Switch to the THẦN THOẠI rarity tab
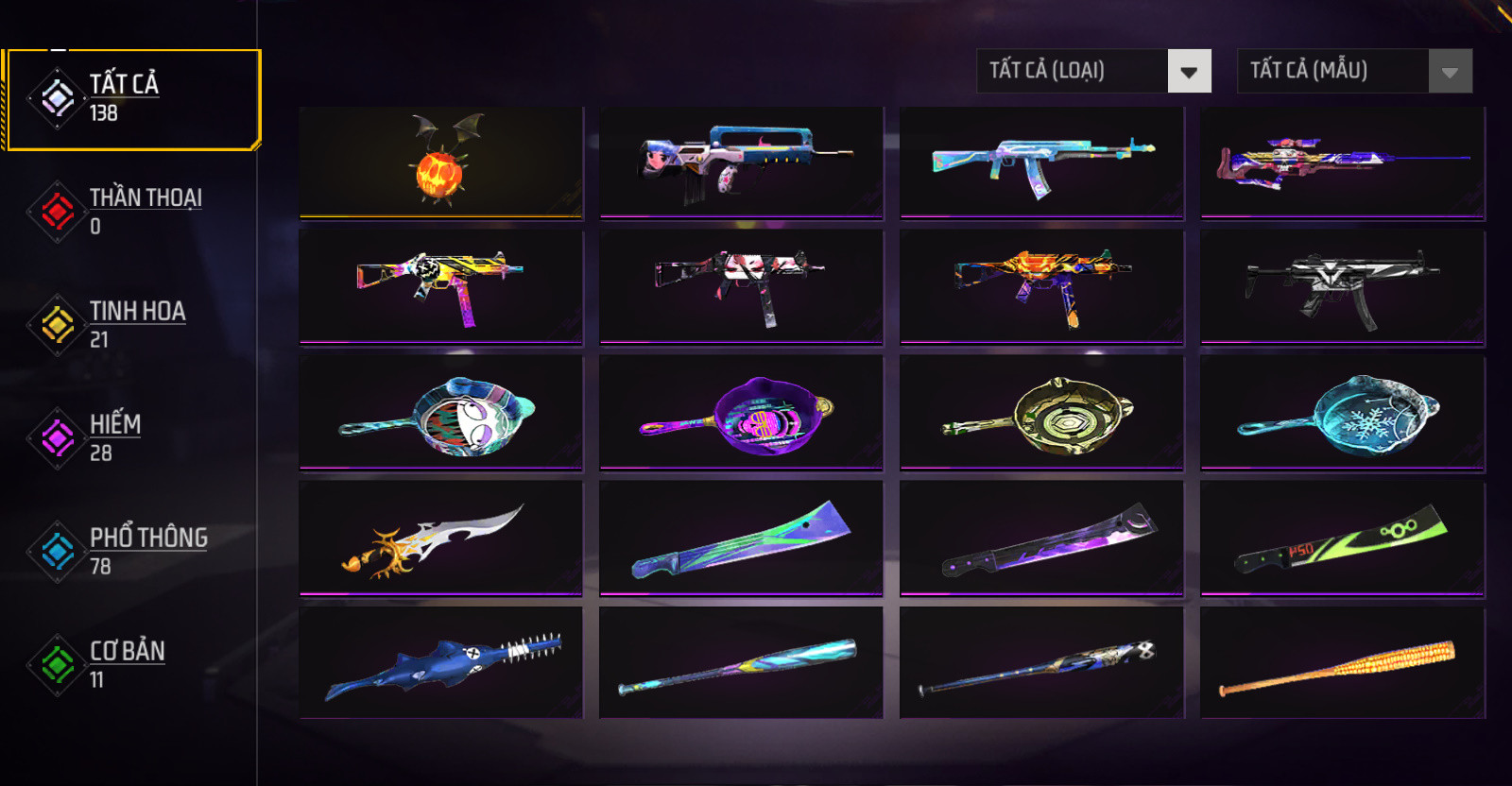Image resolution: width=1512 pixels, height=786 pixels. [x=130, y=212]
